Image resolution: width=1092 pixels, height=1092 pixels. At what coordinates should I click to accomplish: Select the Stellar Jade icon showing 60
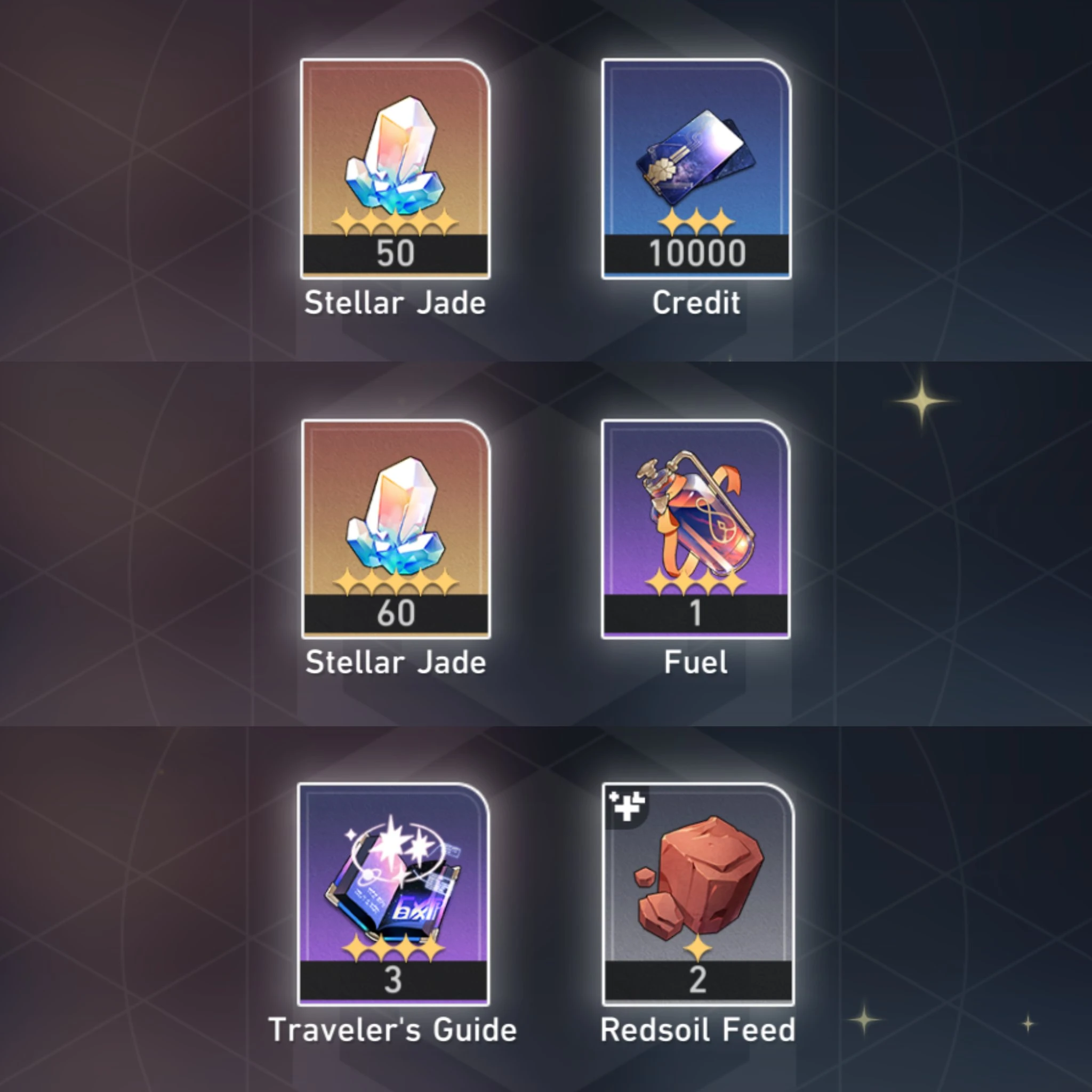click(396, 520)
